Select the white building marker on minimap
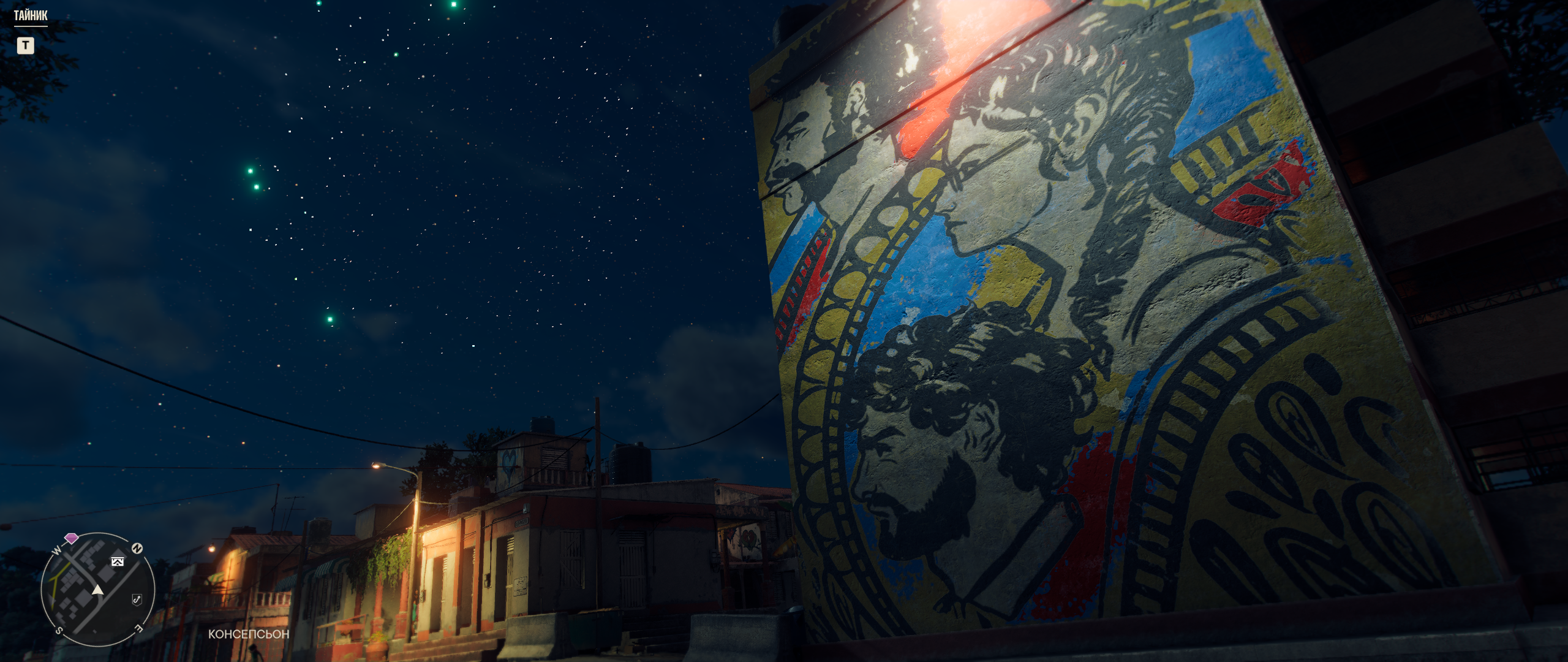This screenshot has width=1568, height=662. [x=118, y=561]
